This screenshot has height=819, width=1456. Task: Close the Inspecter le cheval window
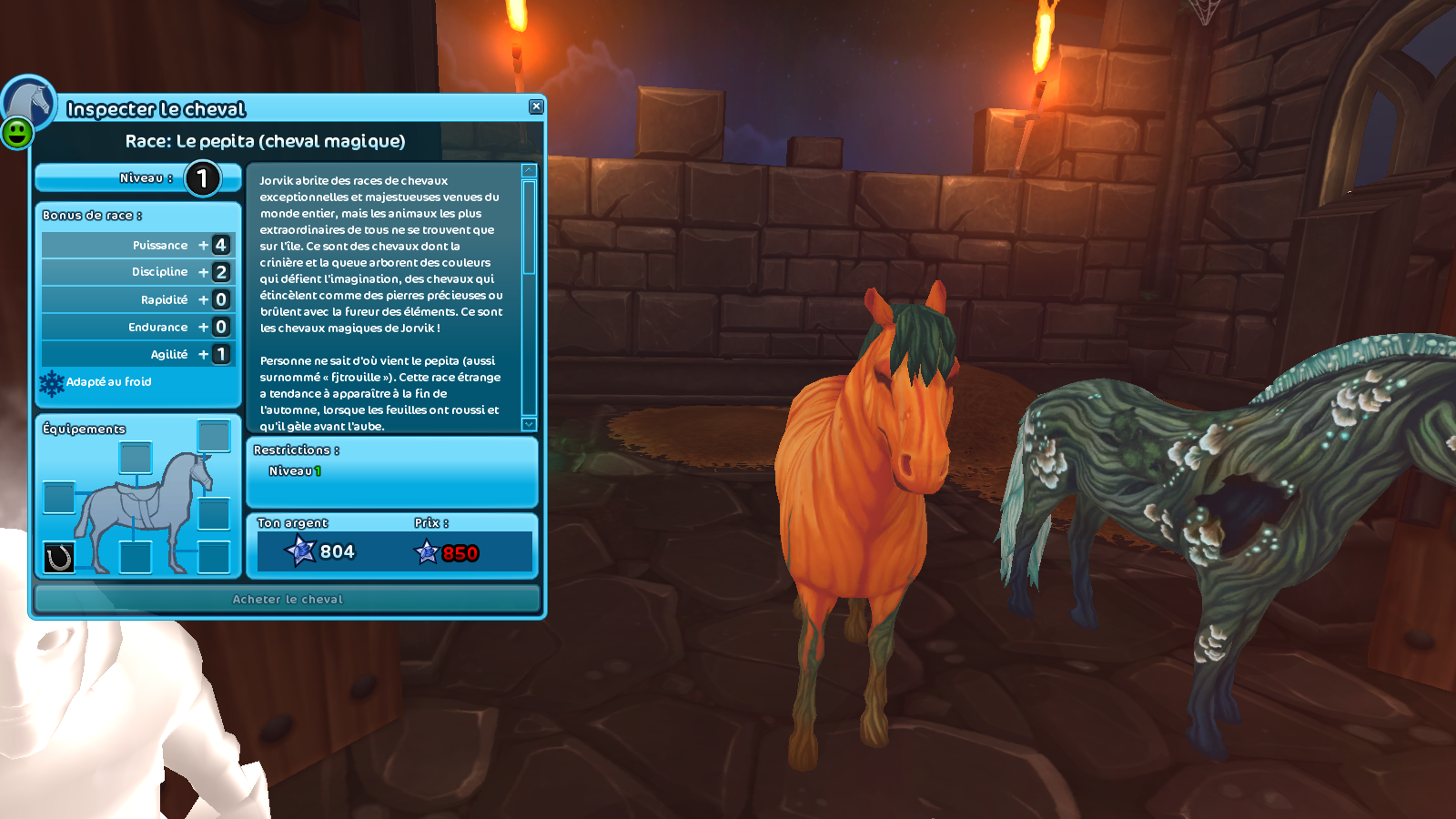point(536,106)
